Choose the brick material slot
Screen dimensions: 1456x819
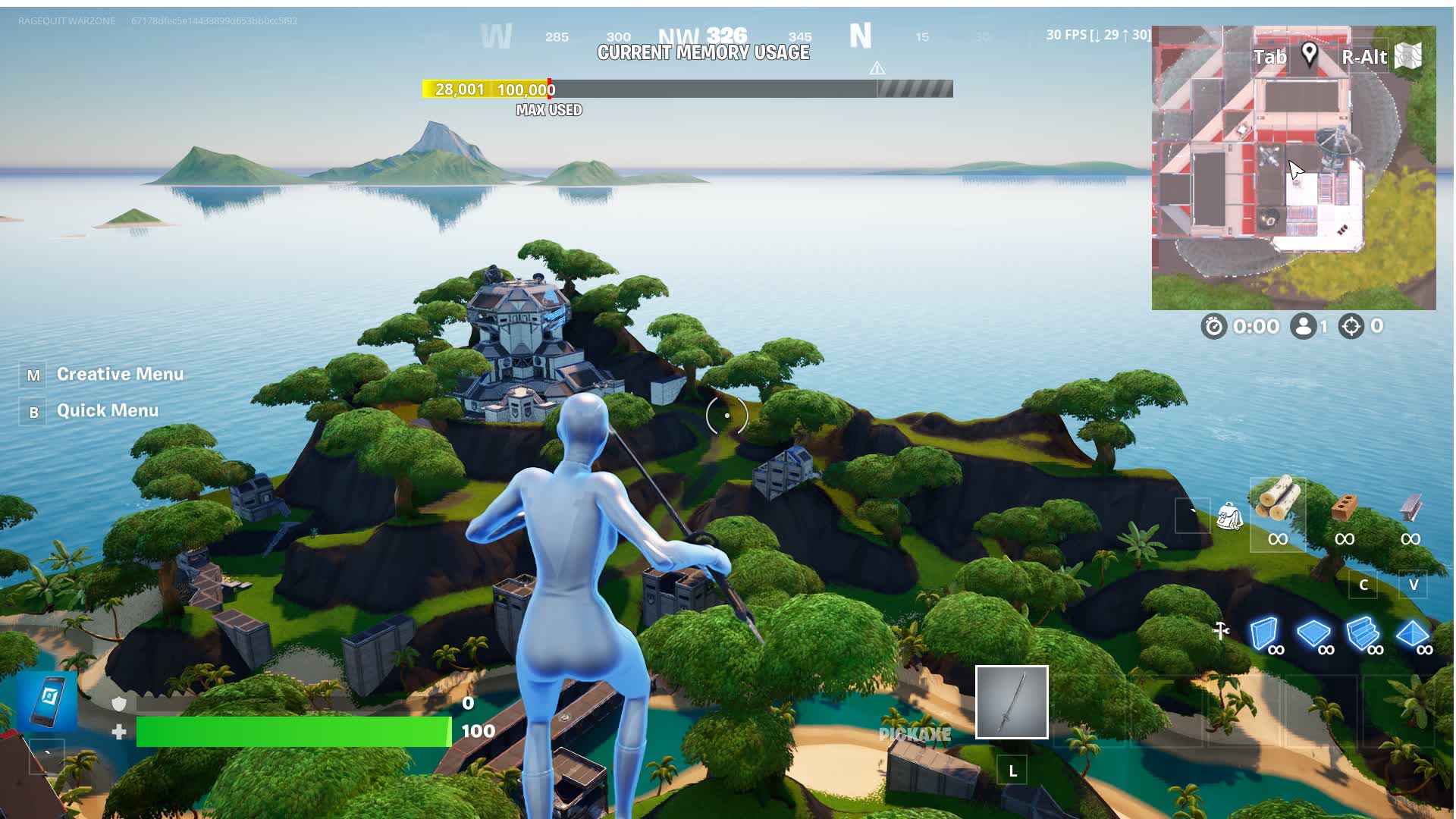click(x=1344, y=507)
